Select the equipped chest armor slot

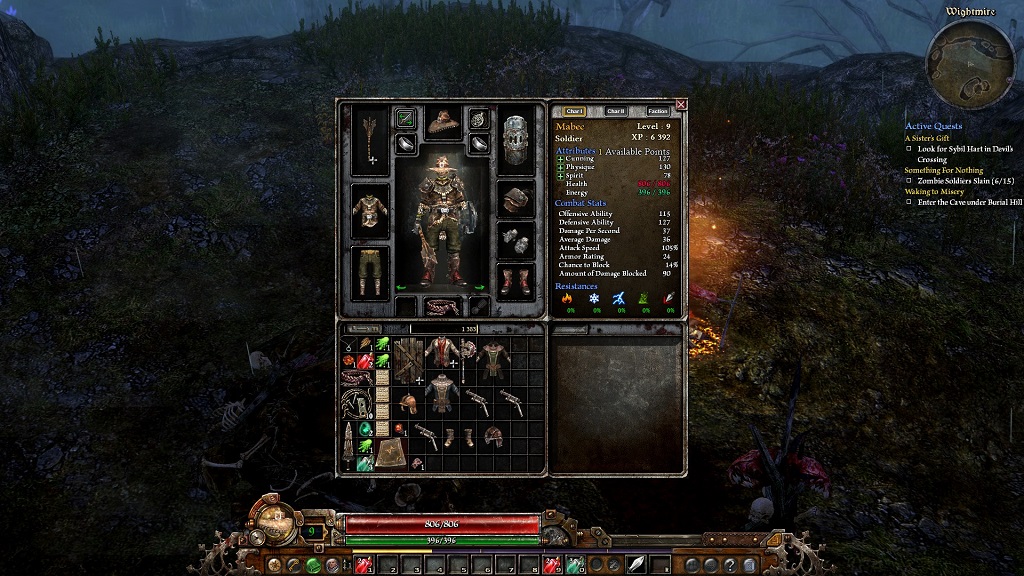point(370,210)
